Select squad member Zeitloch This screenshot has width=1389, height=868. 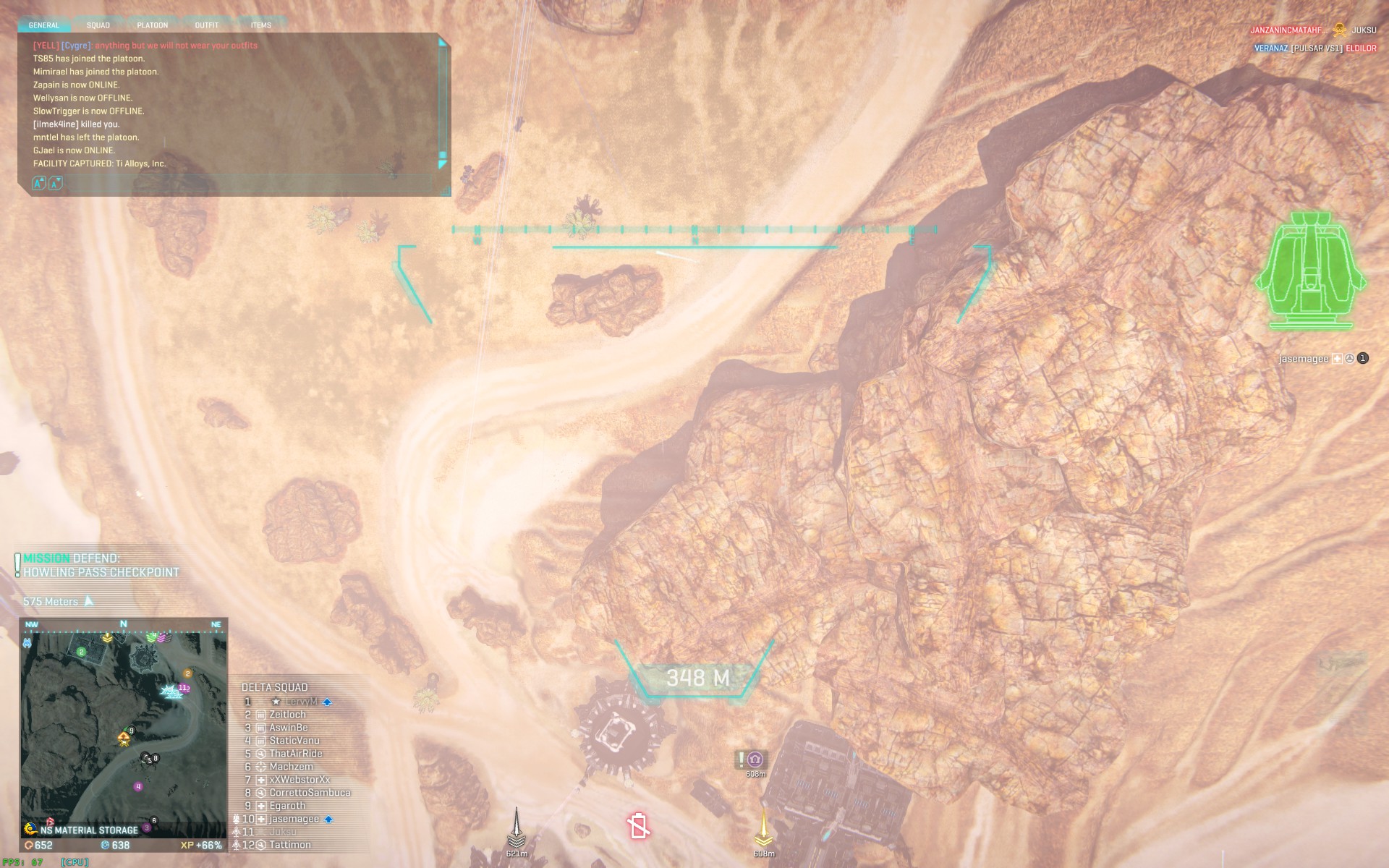tap(287, 715)
